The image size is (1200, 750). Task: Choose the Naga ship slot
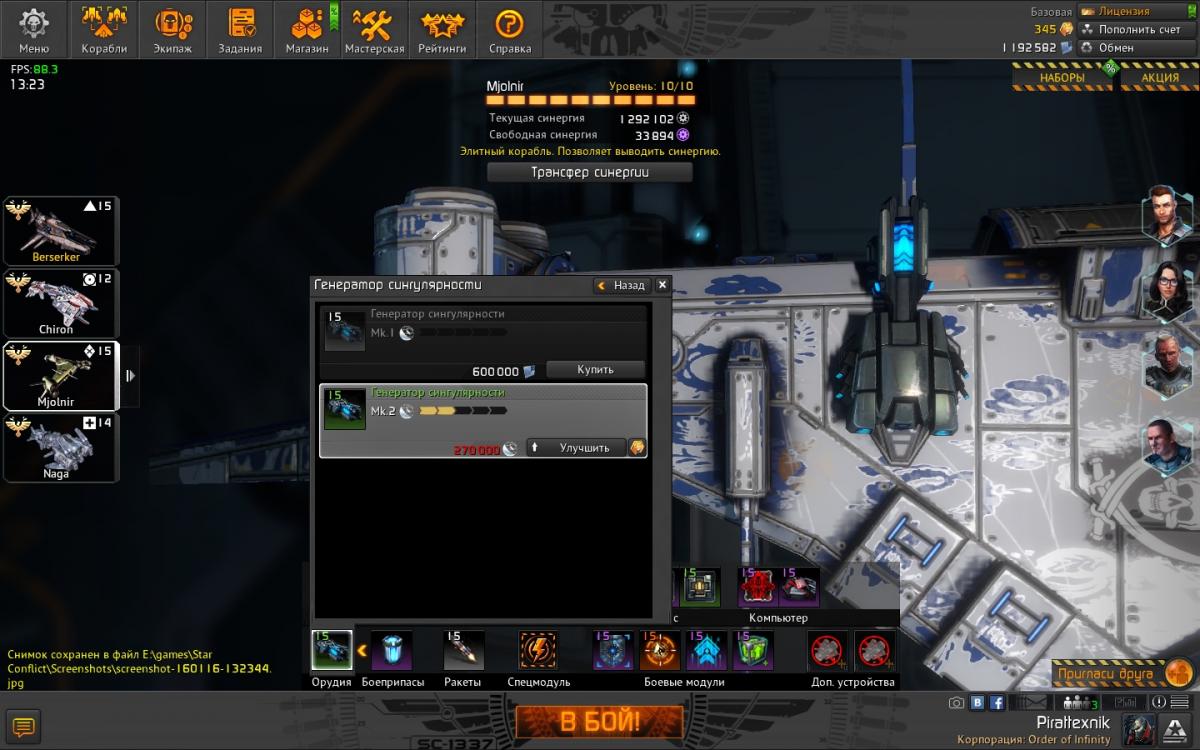pos(61,448)
